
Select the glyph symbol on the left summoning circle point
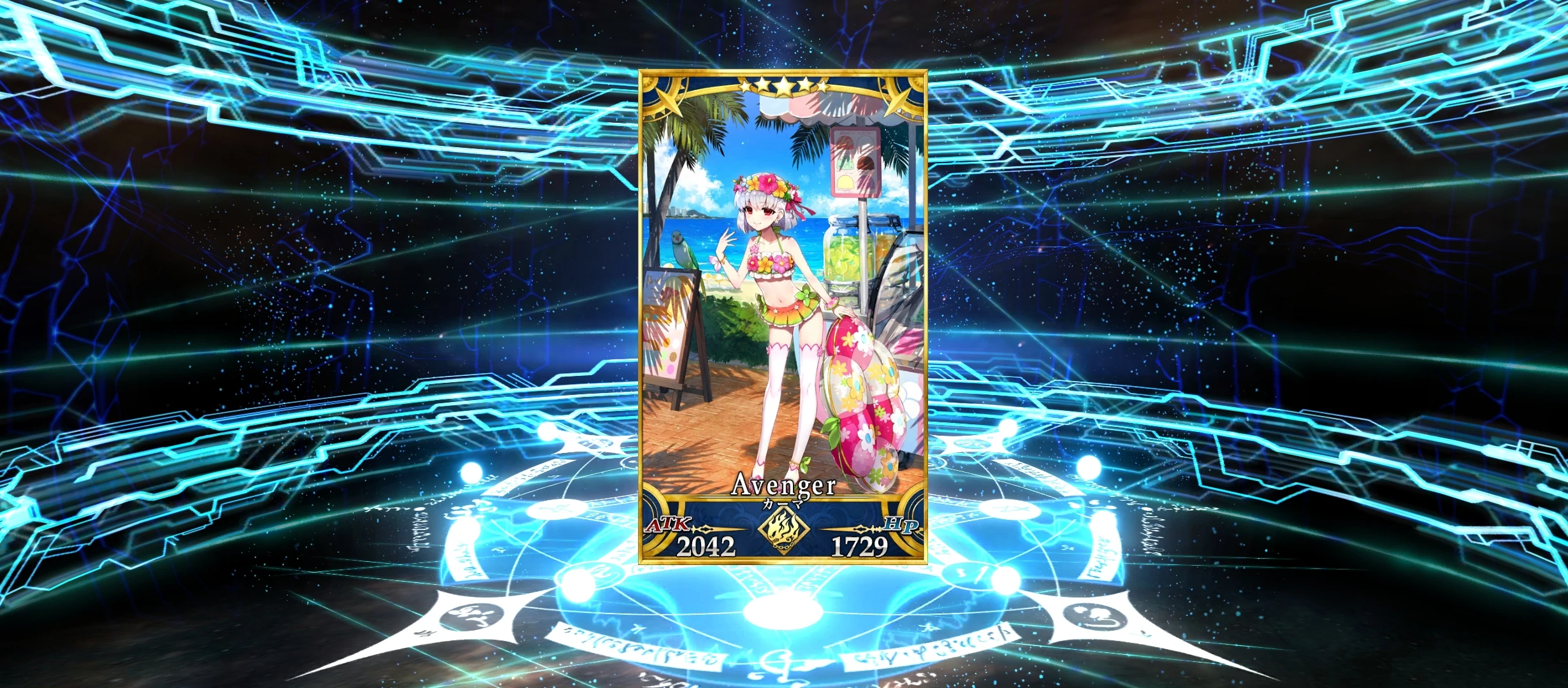(x=472, y=616)
